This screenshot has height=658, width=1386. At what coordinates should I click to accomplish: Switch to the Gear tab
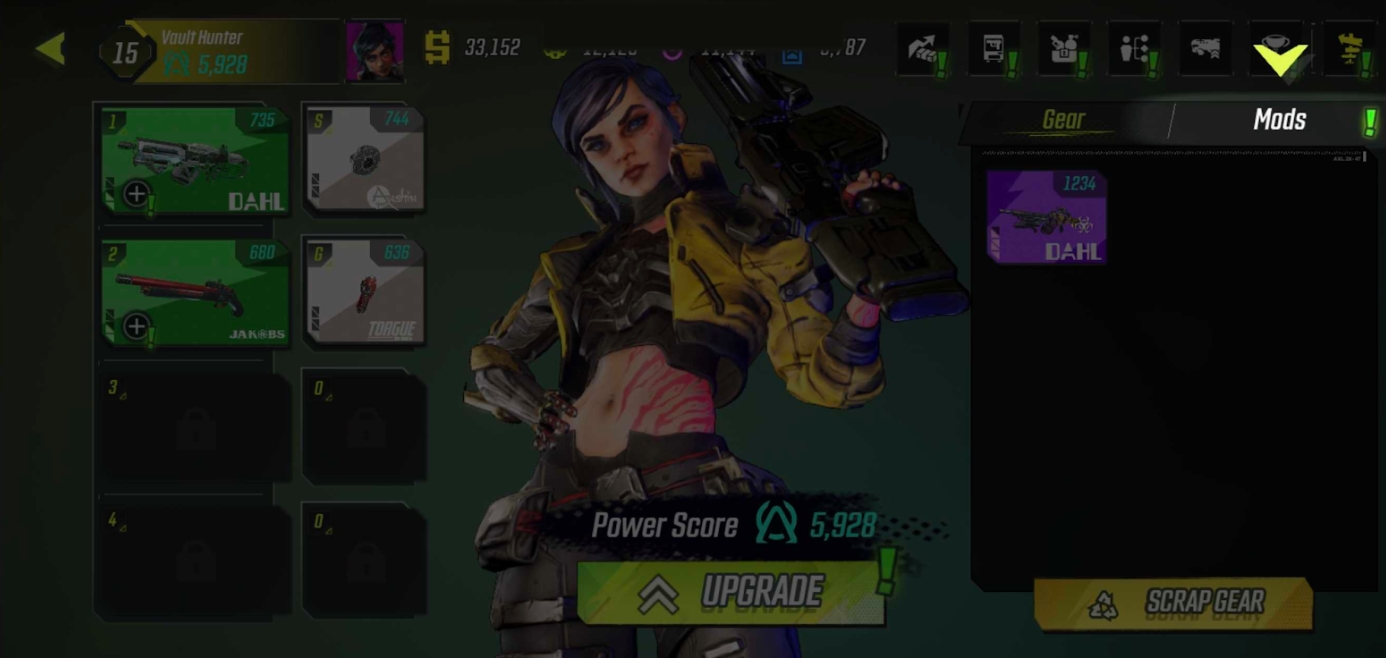tap(1063, 121)
